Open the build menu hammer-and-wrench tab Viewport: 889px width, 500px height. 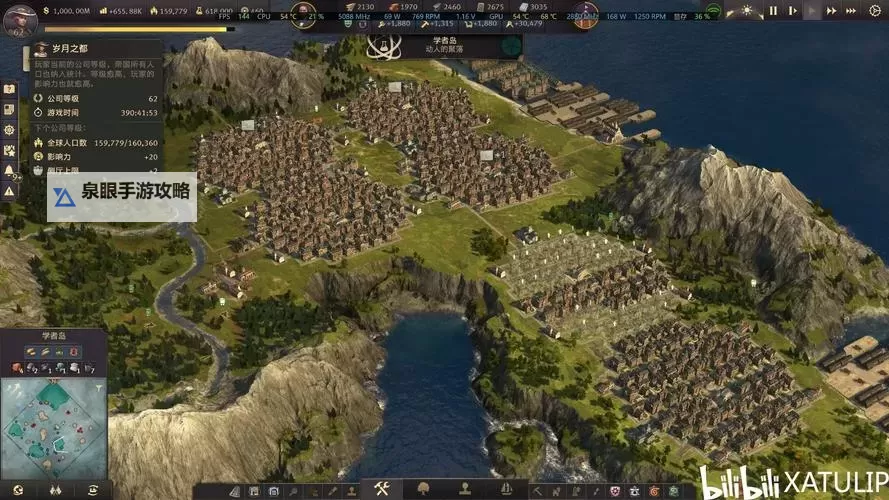(x=381, y=489)
